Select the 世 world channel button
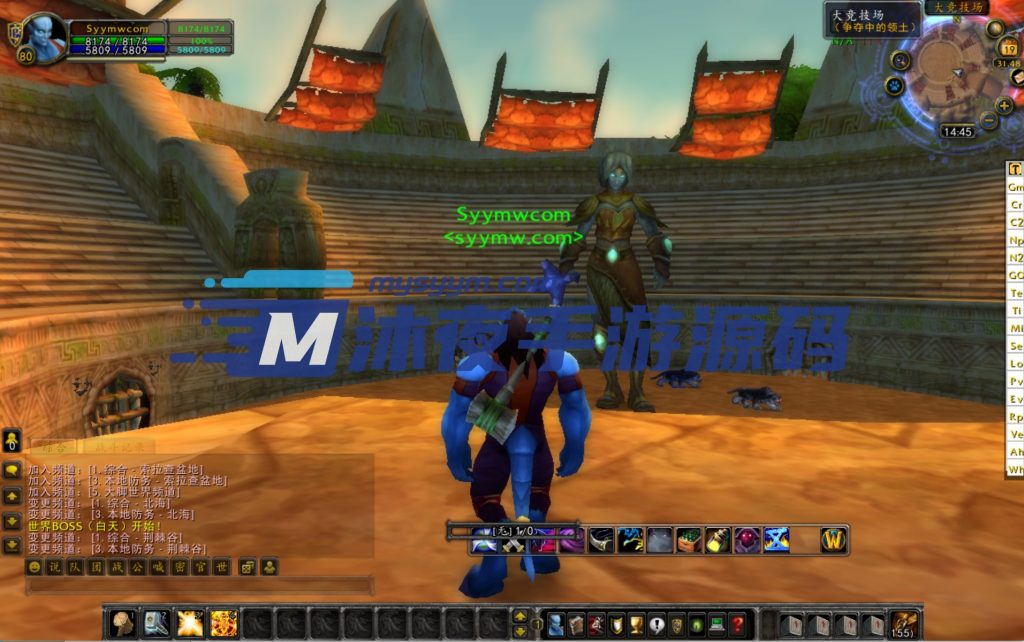The image size is (1024, 642). [222, 567]
